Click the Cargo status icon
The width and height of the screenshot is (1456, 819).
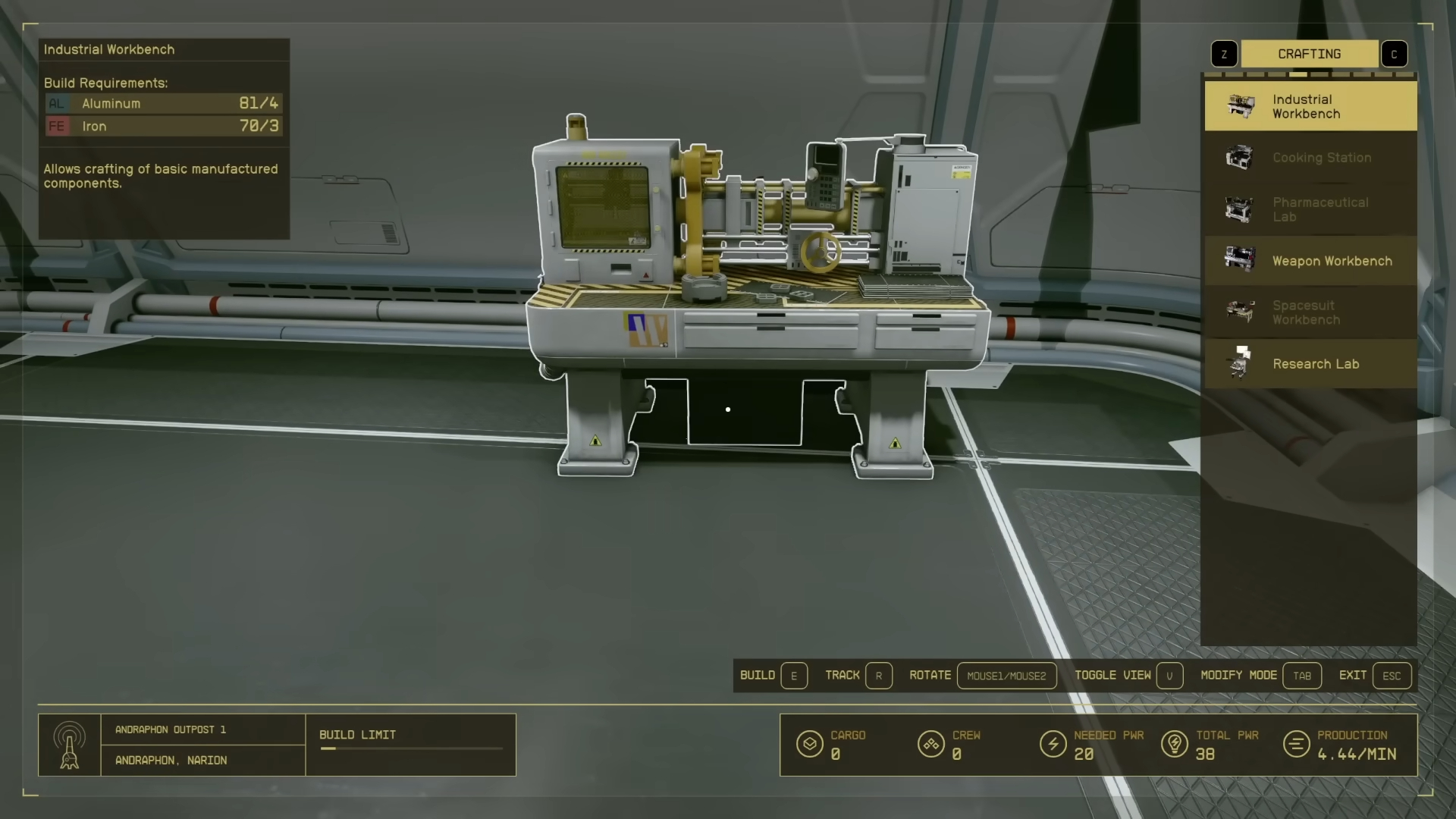point(810,744)
